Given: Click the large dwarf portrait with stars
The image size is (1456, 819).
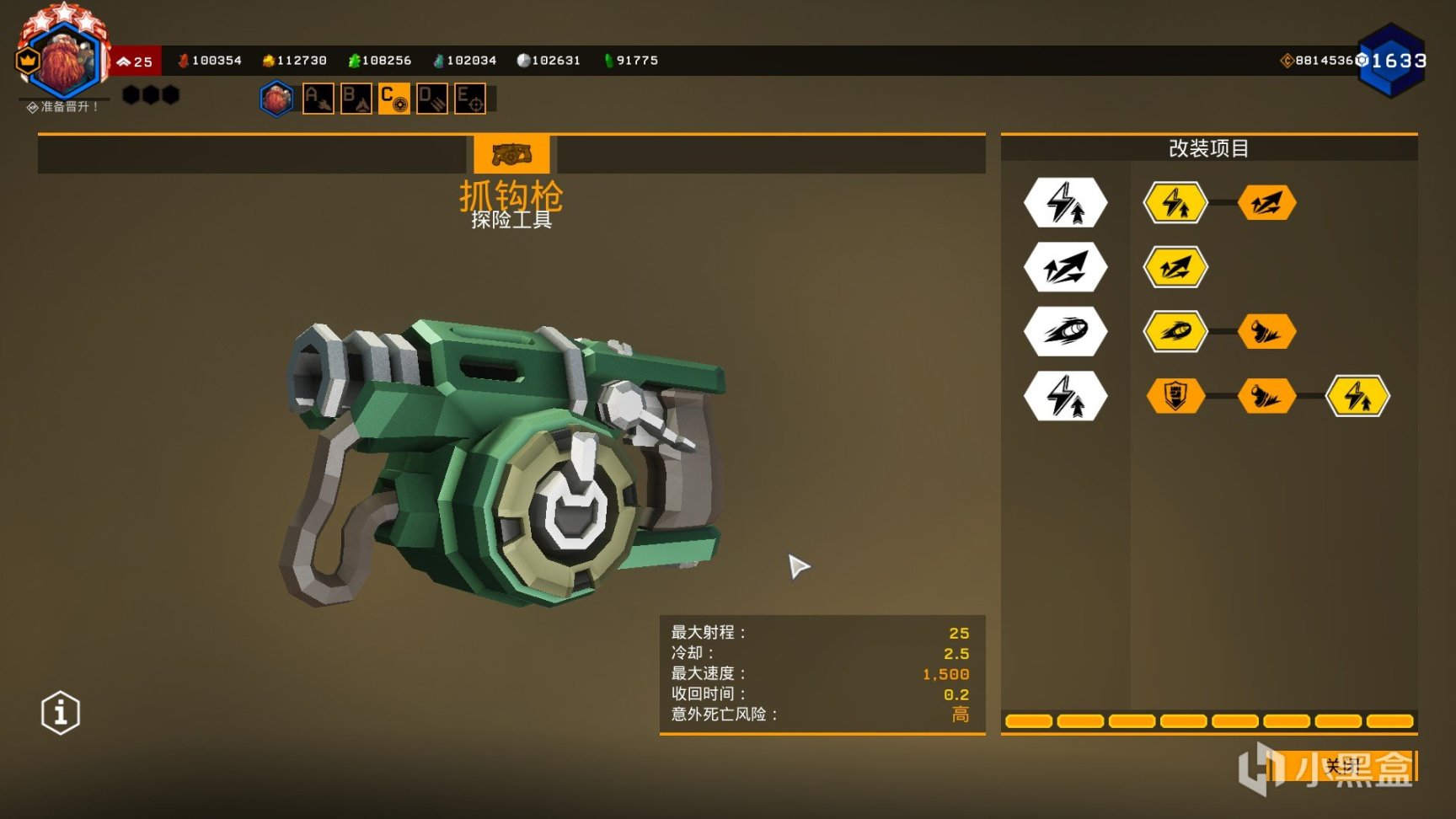Looking at the screenshot, I should pos(64,57).
